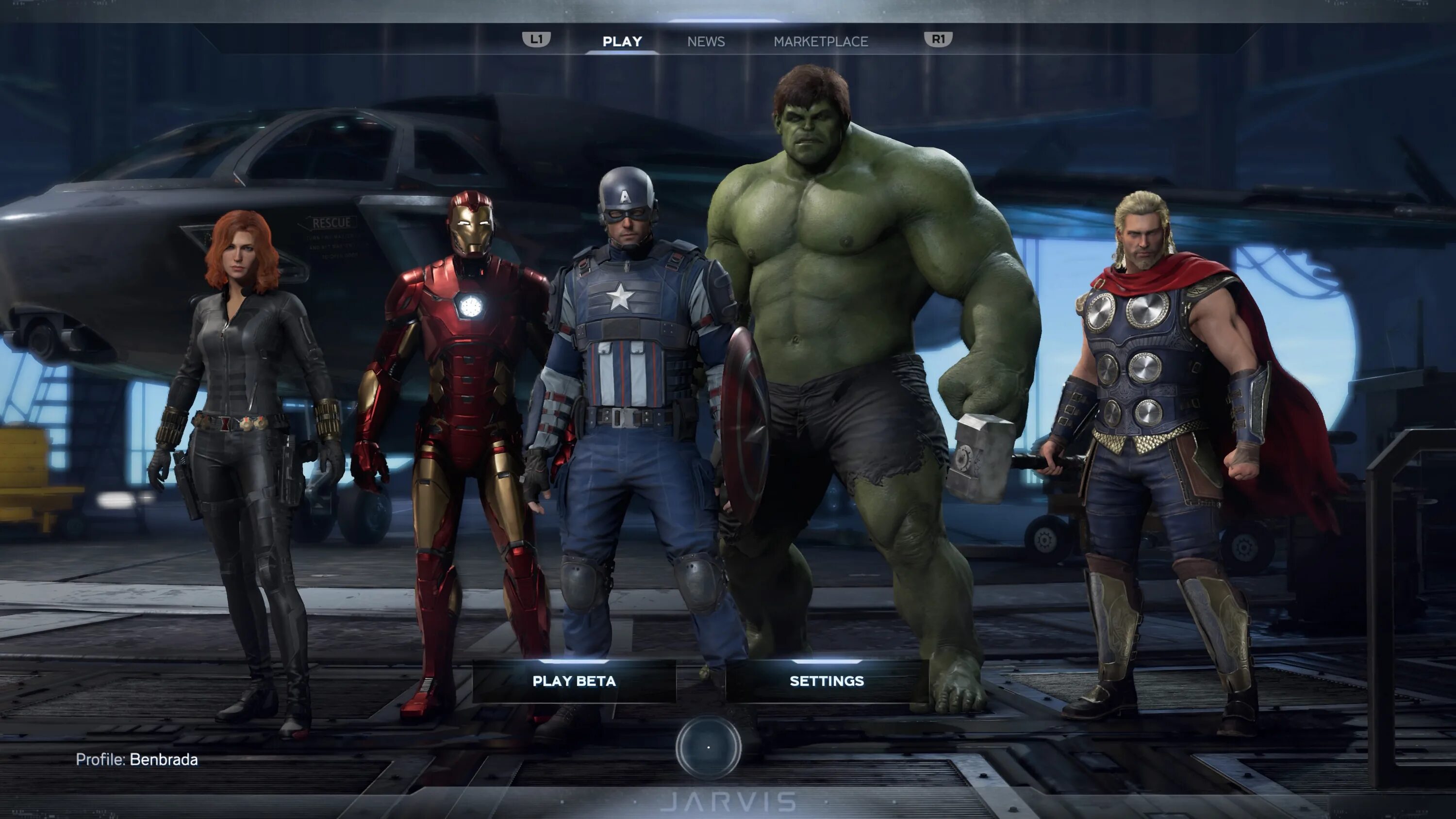Screen dimensions: 1456x819
Task: Open the Settings menu
Action: coord(827,681)
